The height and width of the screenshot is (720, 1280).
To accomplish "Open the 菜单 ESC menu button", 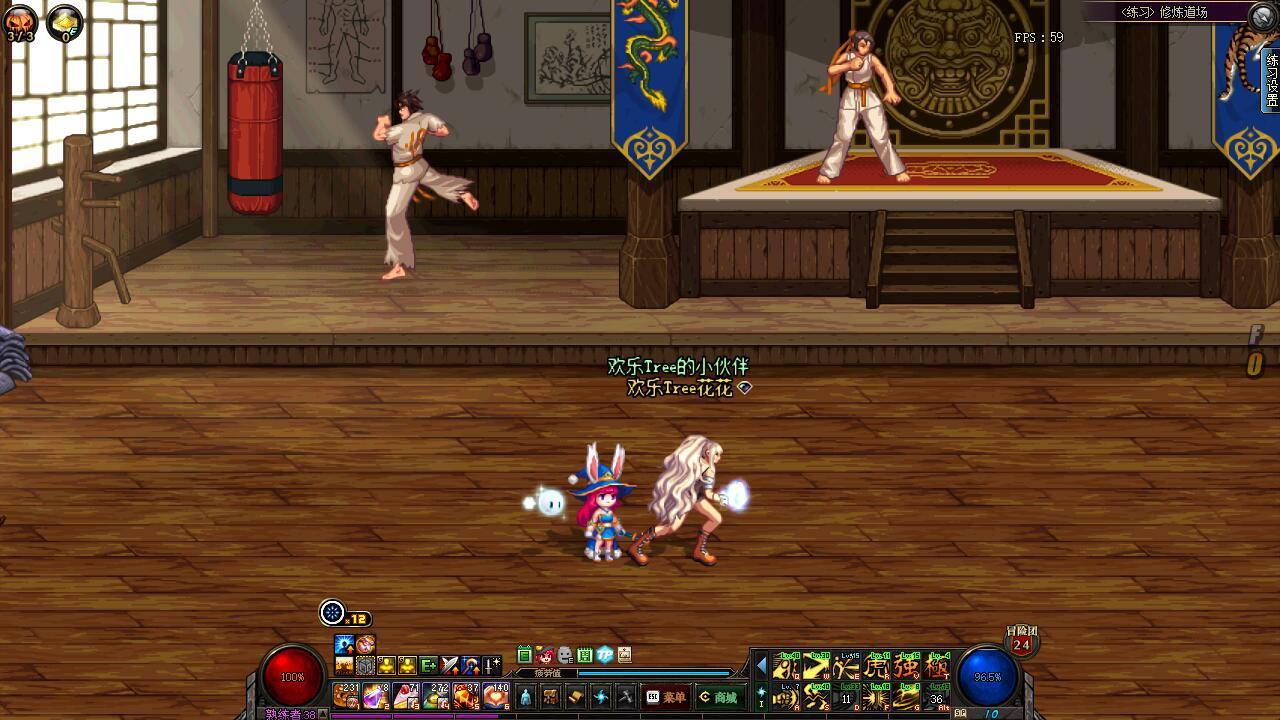I will click(666, 697).
